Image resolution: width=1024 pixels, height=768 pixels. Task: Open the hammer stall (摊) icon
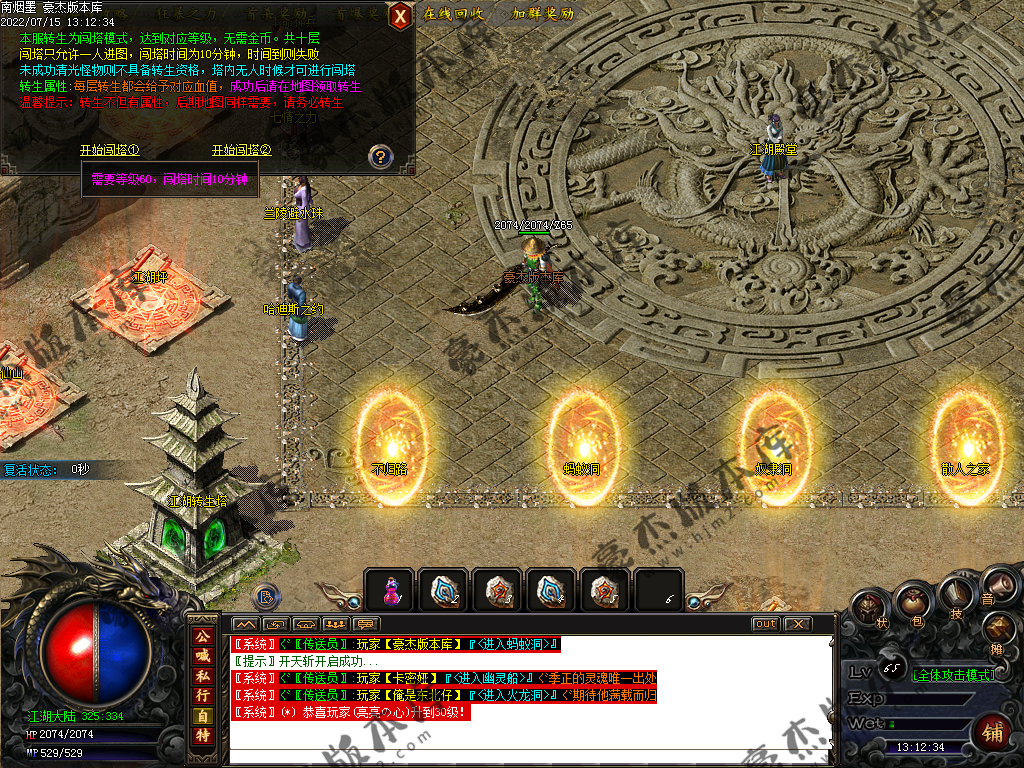click(x=999, y=630)
